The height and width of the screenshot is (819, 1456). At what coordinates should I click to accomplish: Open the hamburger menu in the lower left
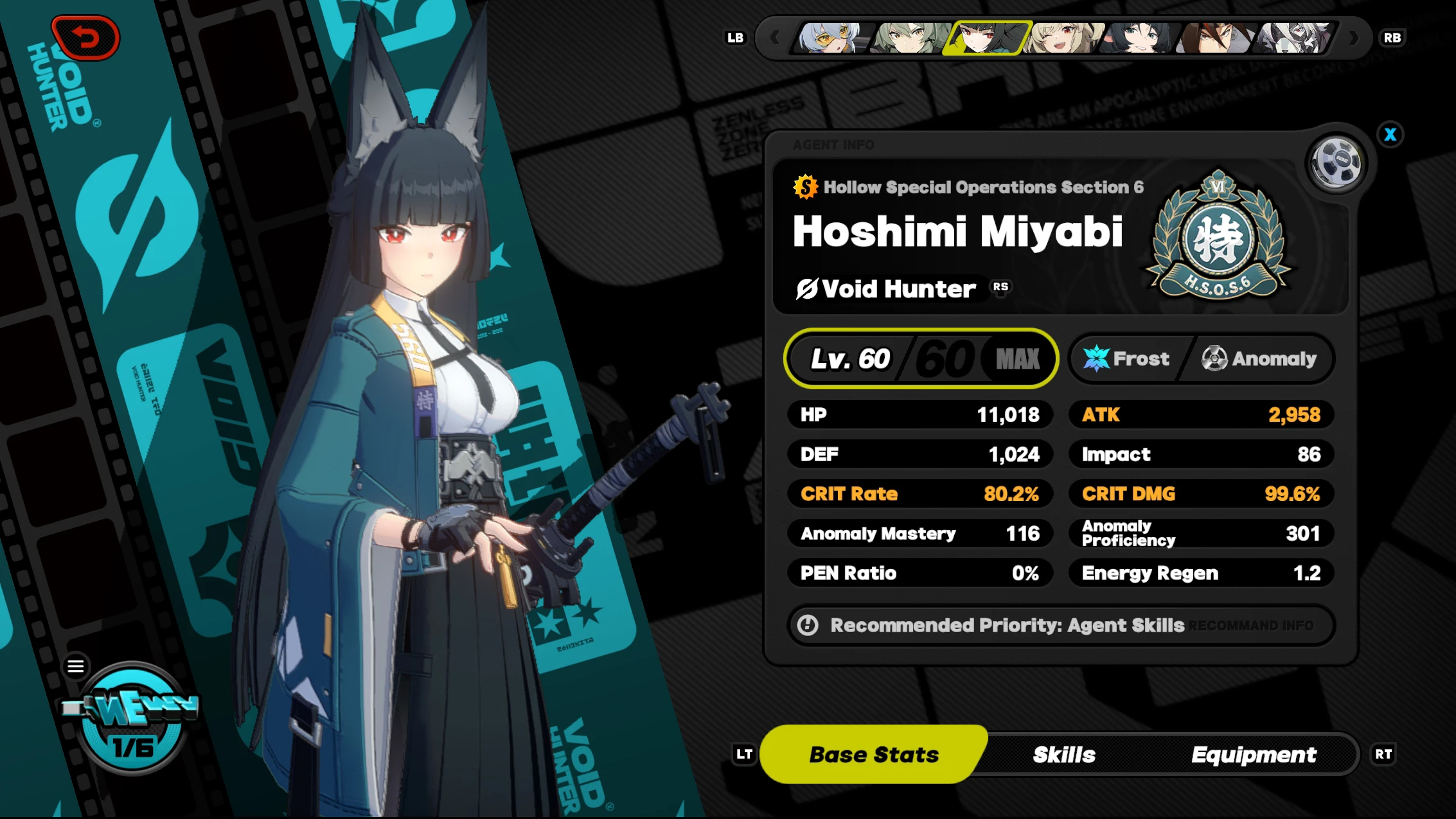(x=76, y=666)
